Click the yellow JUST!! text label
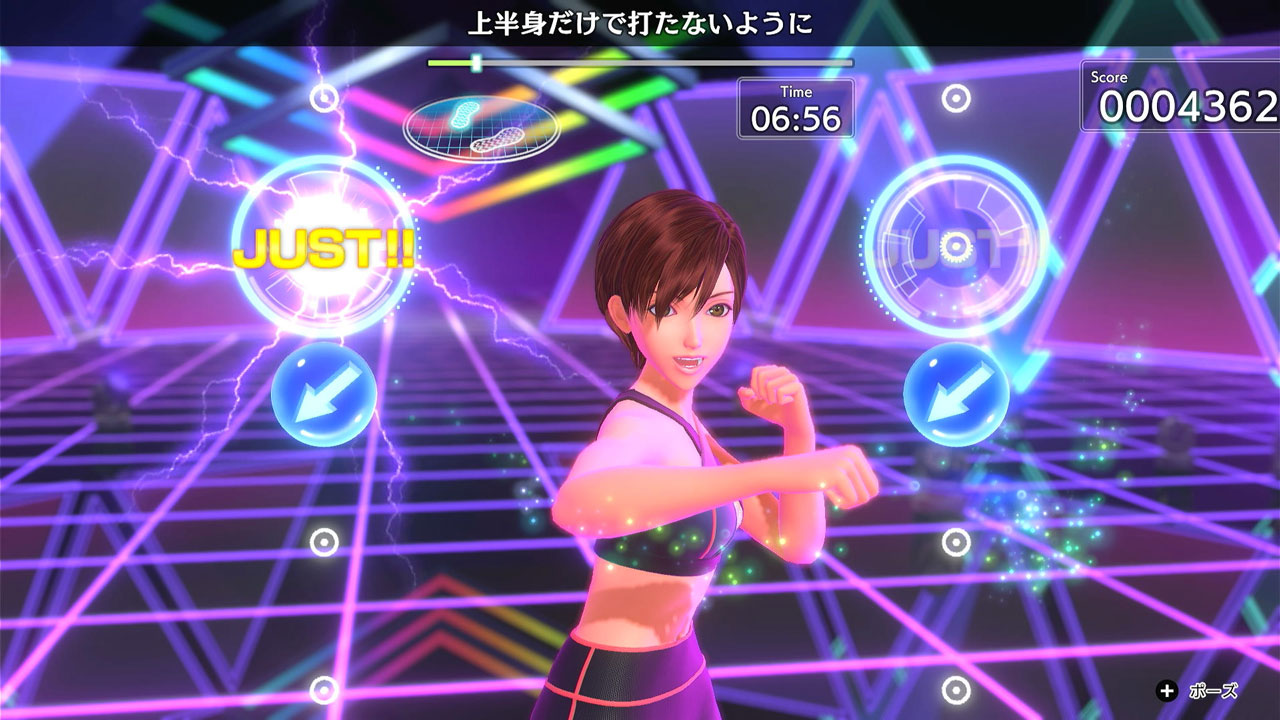The height and width of the screenshot is (720, 1280). [325, 248]
